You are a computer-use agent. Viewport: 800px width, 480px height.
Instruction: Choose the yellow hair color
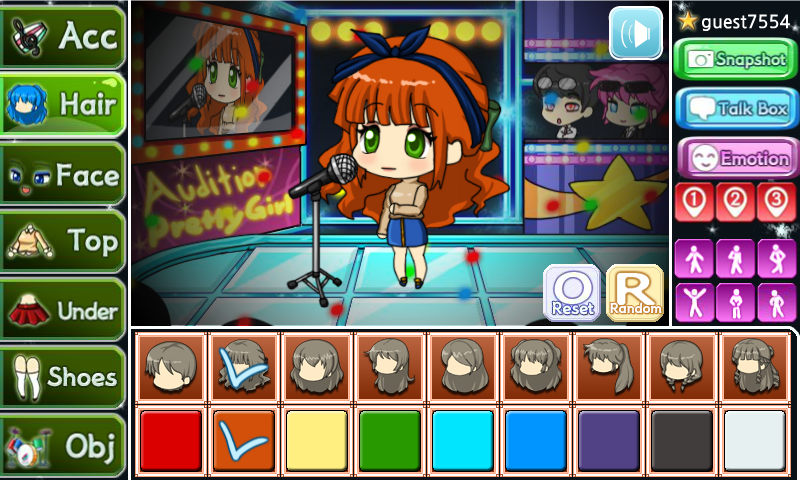click(x=316, y=440)
